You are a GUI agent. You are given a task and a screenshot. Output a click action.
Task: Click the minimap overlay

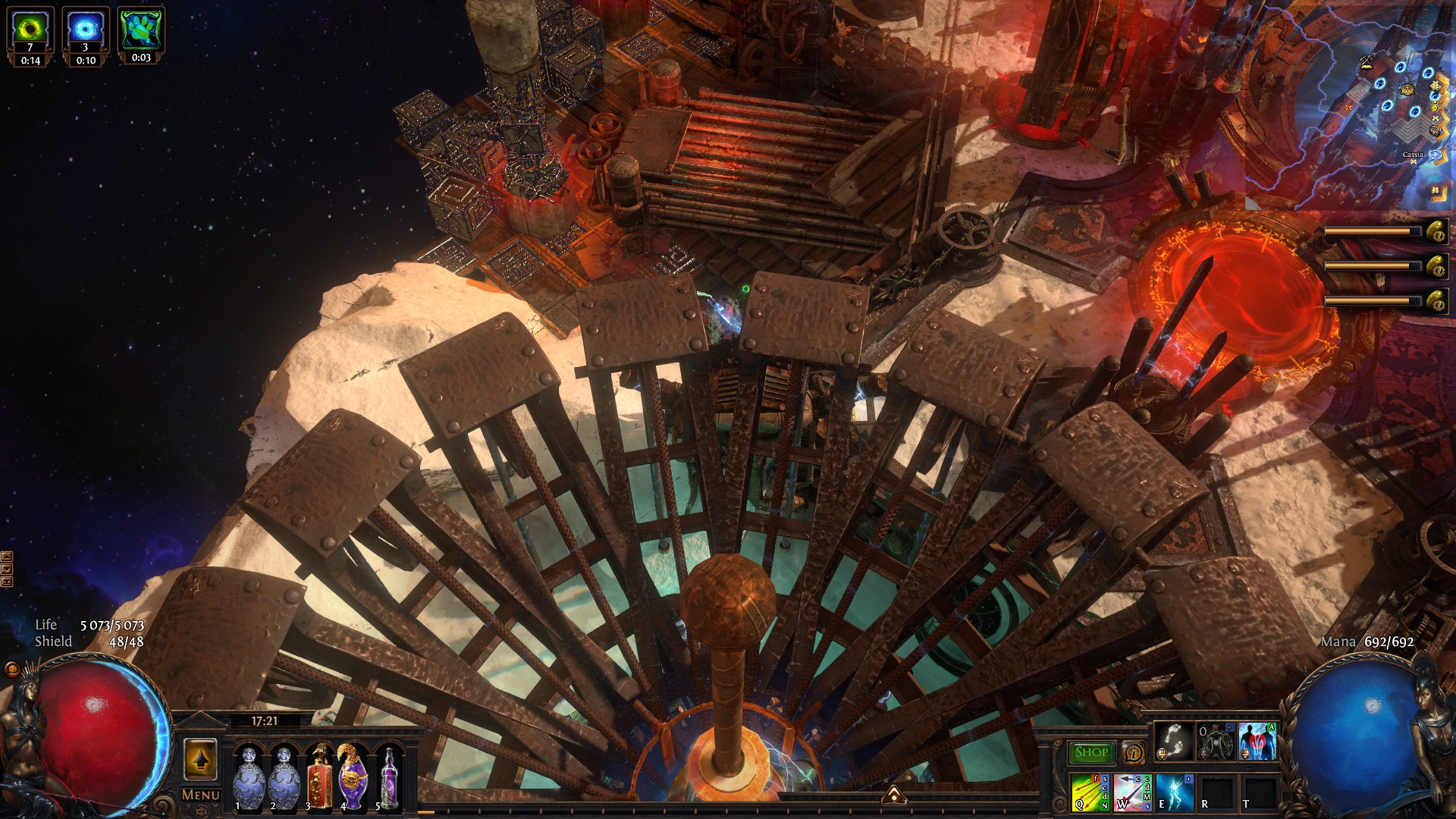(1350, 106)
